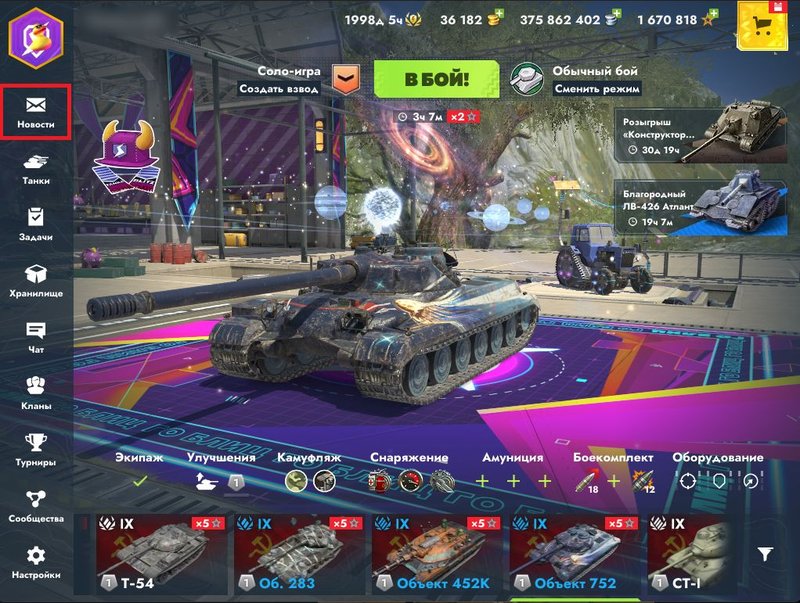The height and width of the screenshot is (603, 800).
Task: Open the tank carousel filter
Action: (x=765, y=554)
